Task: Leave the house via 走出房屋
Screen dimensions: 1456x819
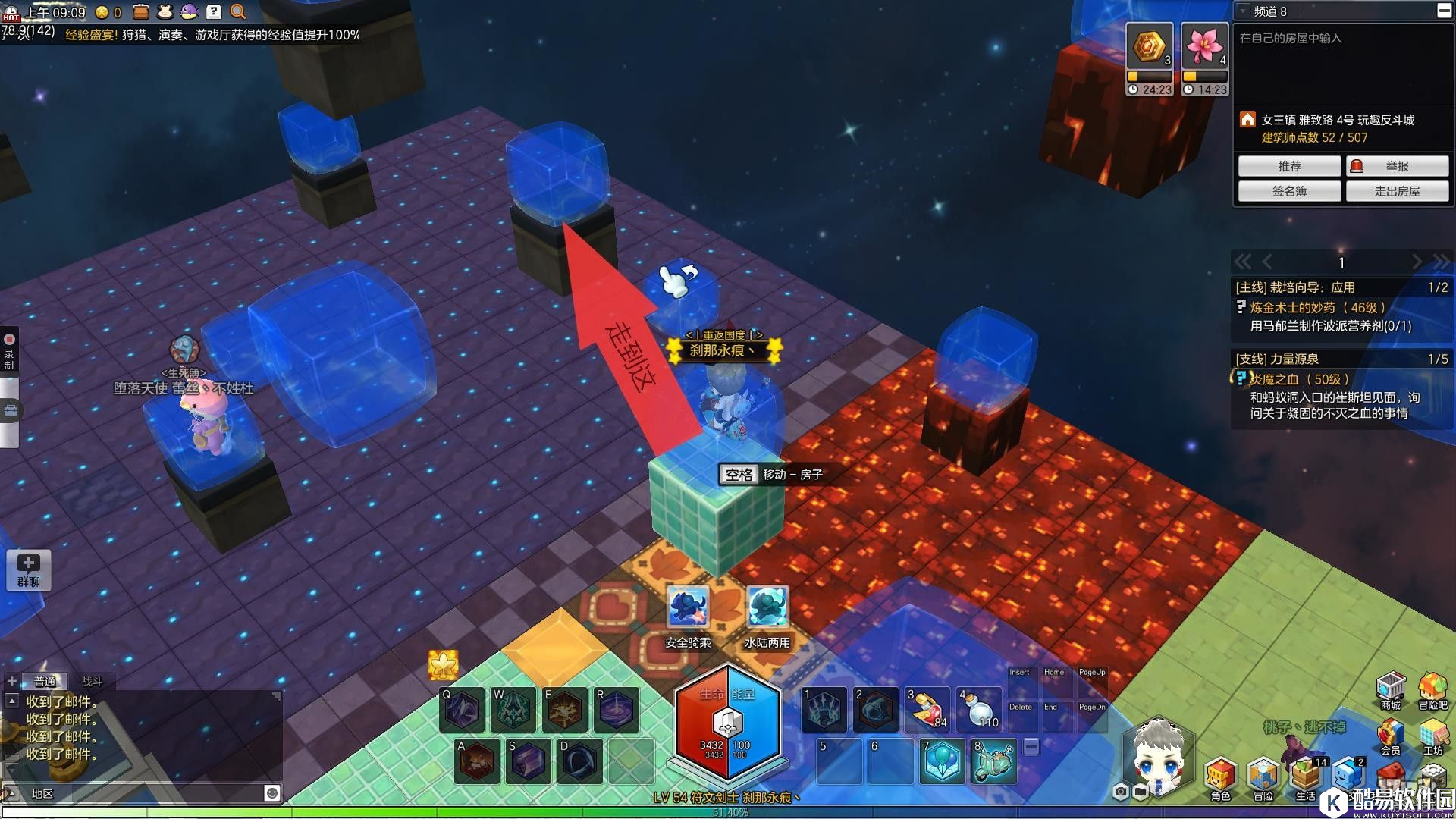Action: [1397, 191]
